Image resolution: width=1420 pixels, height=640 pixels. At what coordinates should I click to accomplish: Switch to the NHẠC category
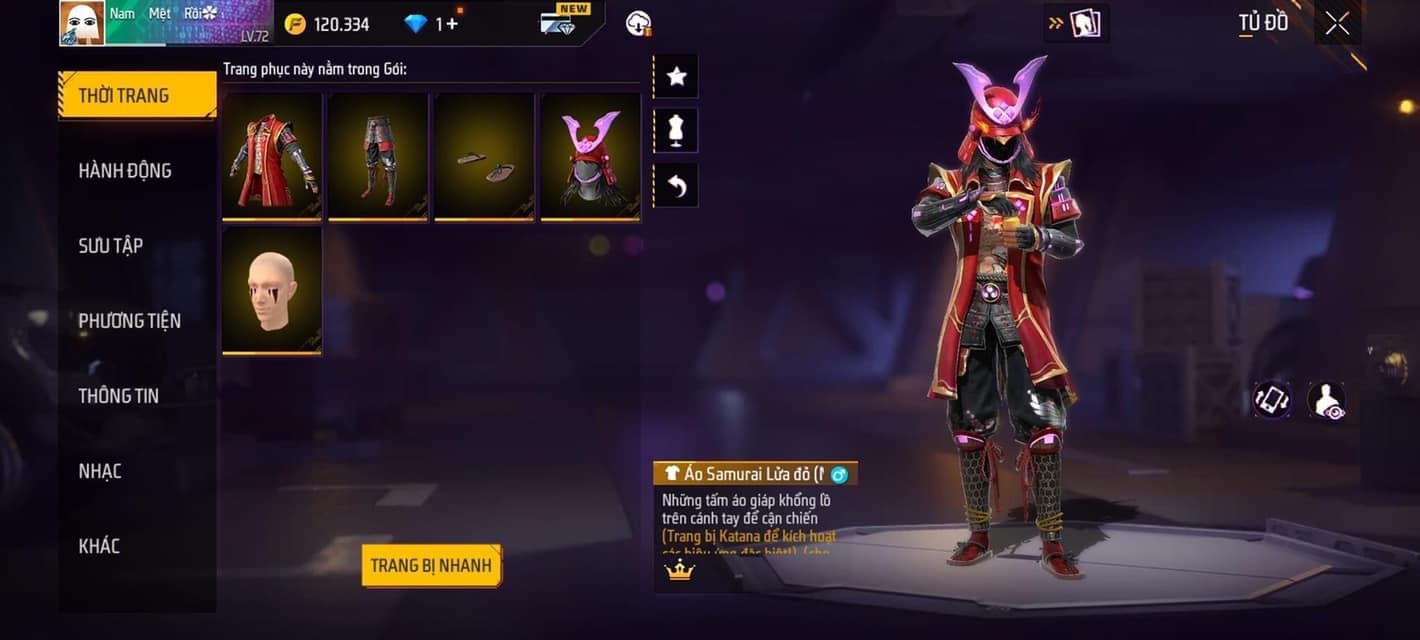coord(100,471)
